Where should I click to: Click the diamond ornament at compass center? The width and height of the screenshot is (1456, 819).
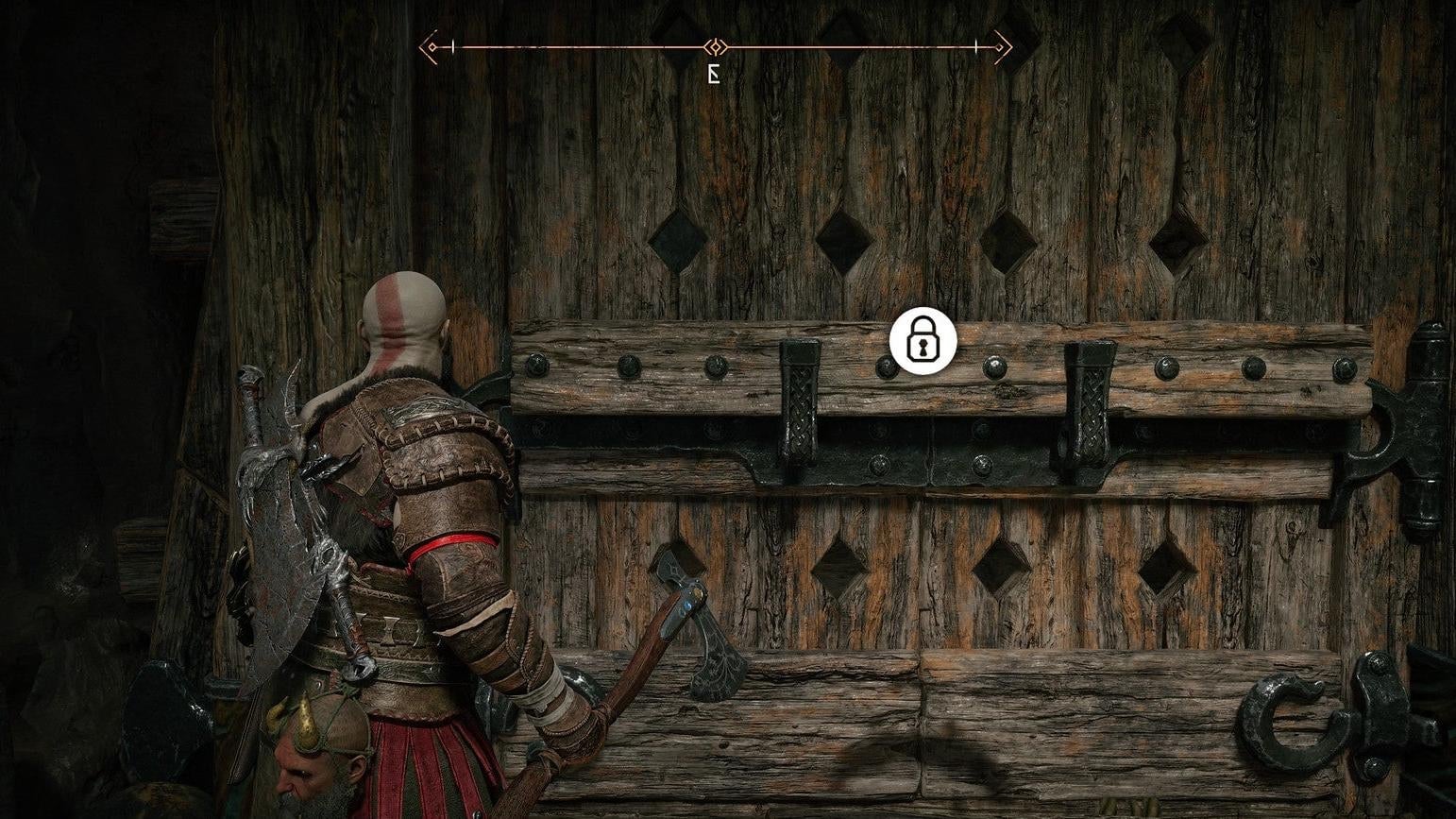tap(715, 45)
